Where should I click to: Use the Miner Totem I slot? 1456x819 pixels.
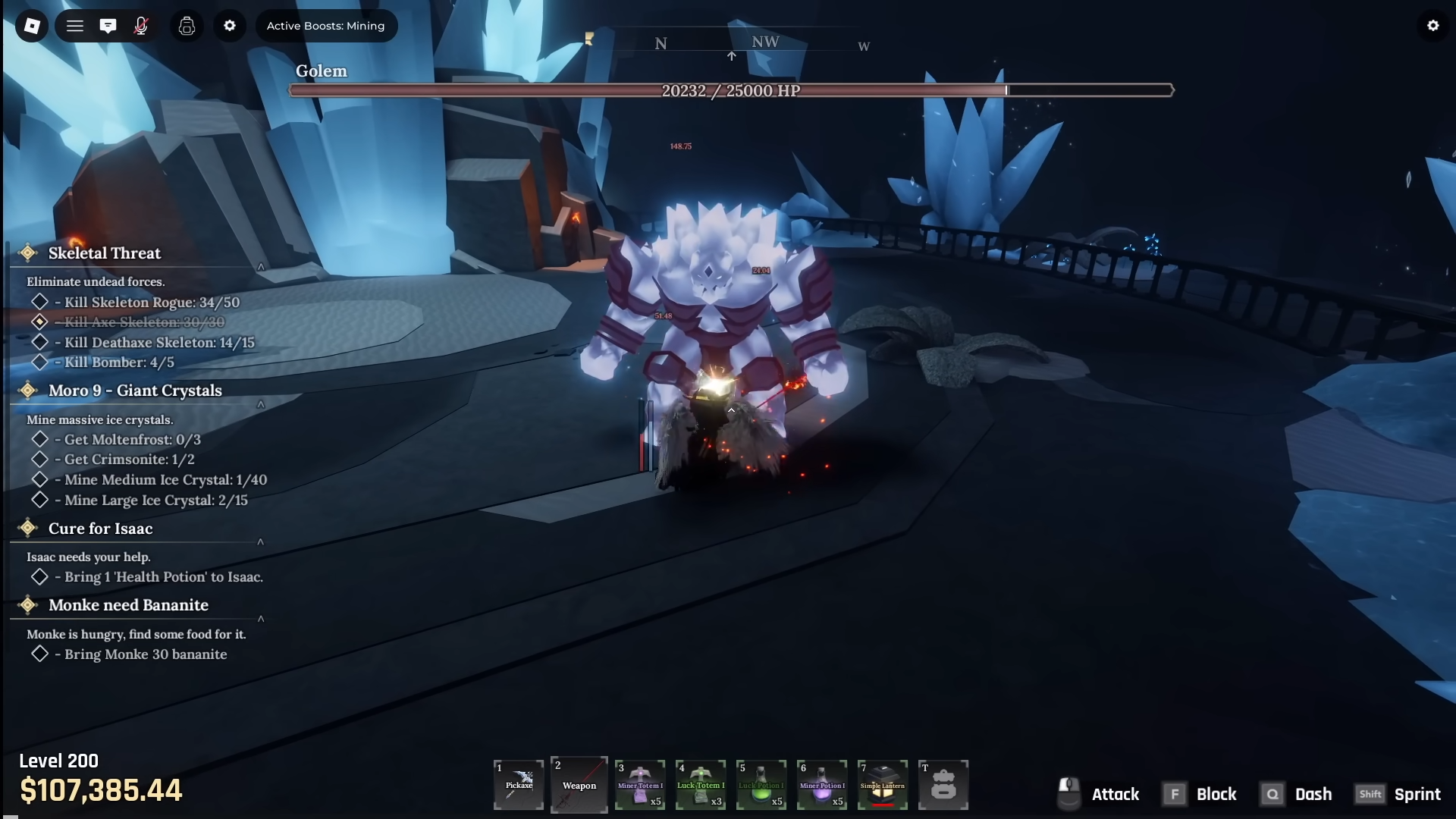640,785
